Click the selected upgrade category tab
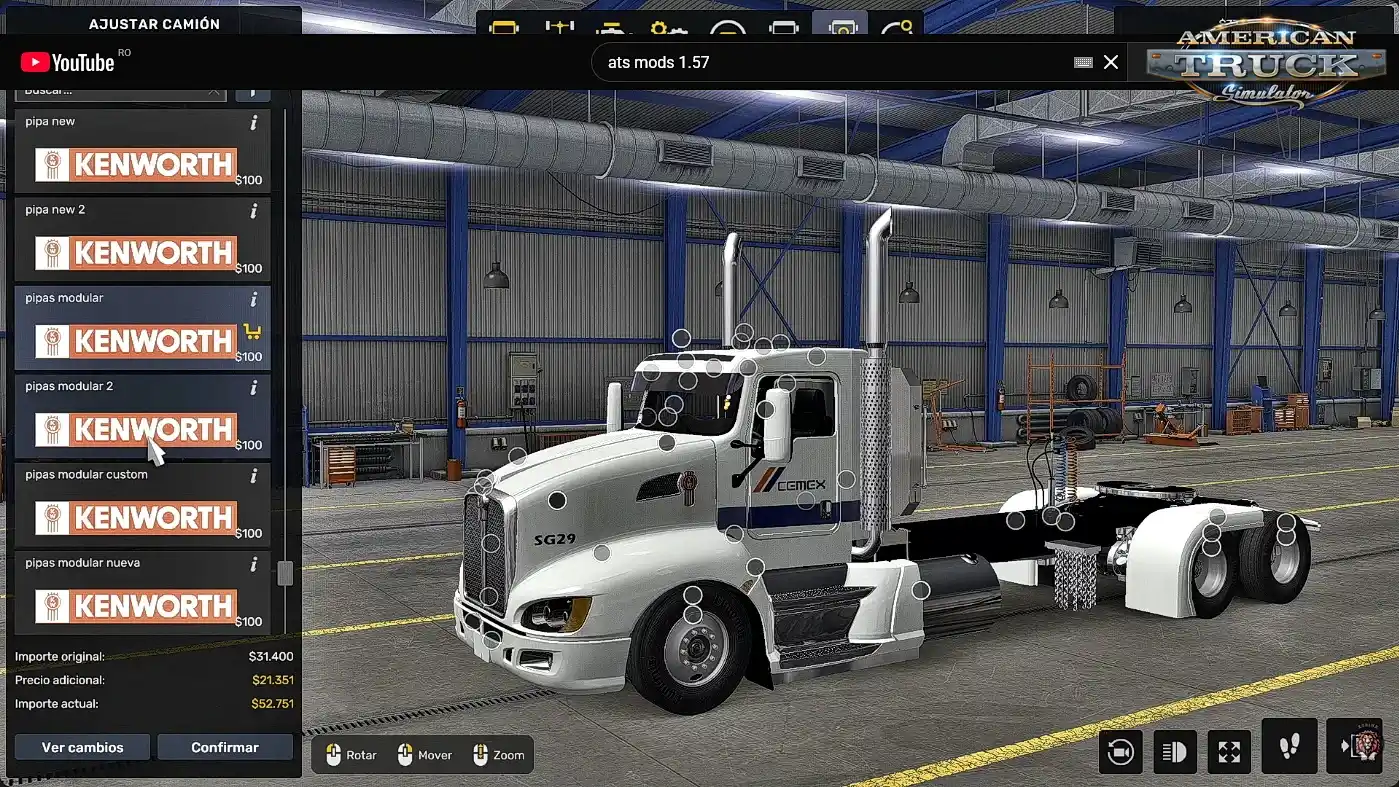1399x787 pixels. tap(841, 26)
